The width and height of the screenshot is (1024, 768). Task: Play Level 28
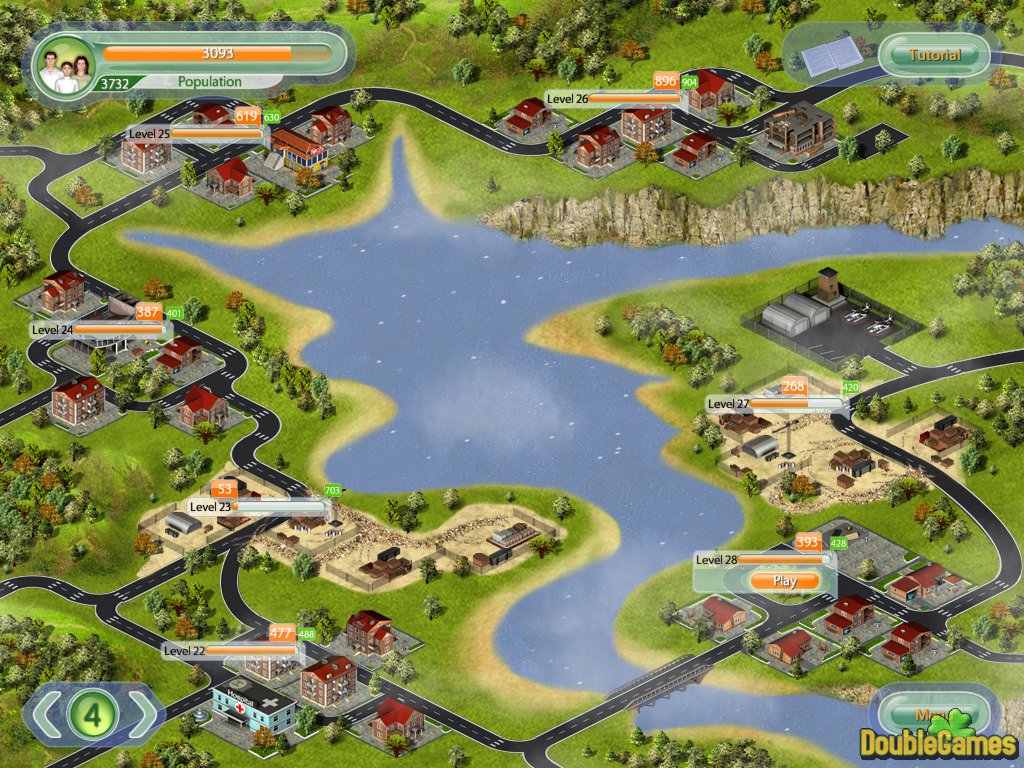[x=784, y=581]
